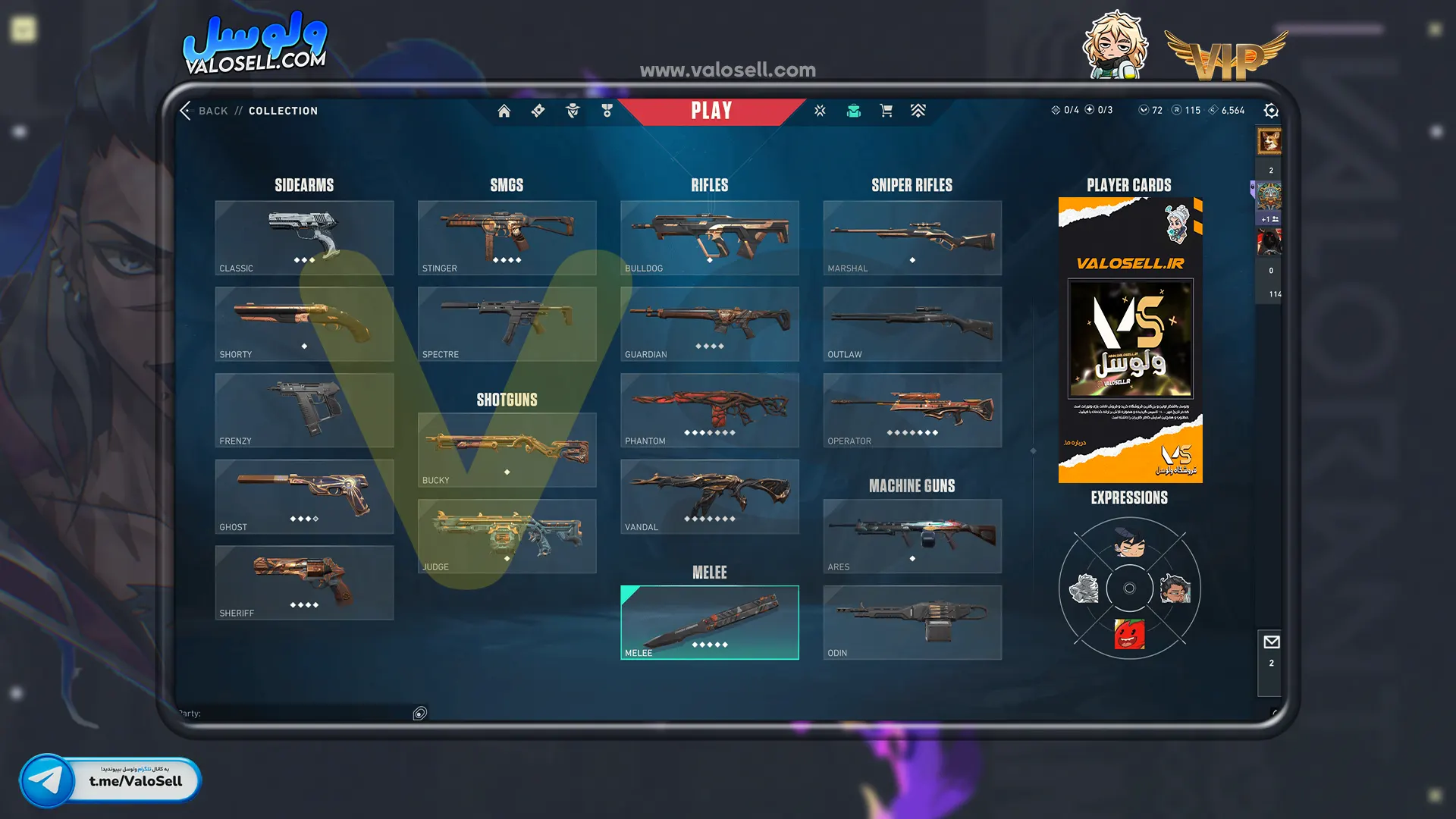The image size is (1456, 819).
Task: Select the Vandal rifle slot
Action: [709, 497]
